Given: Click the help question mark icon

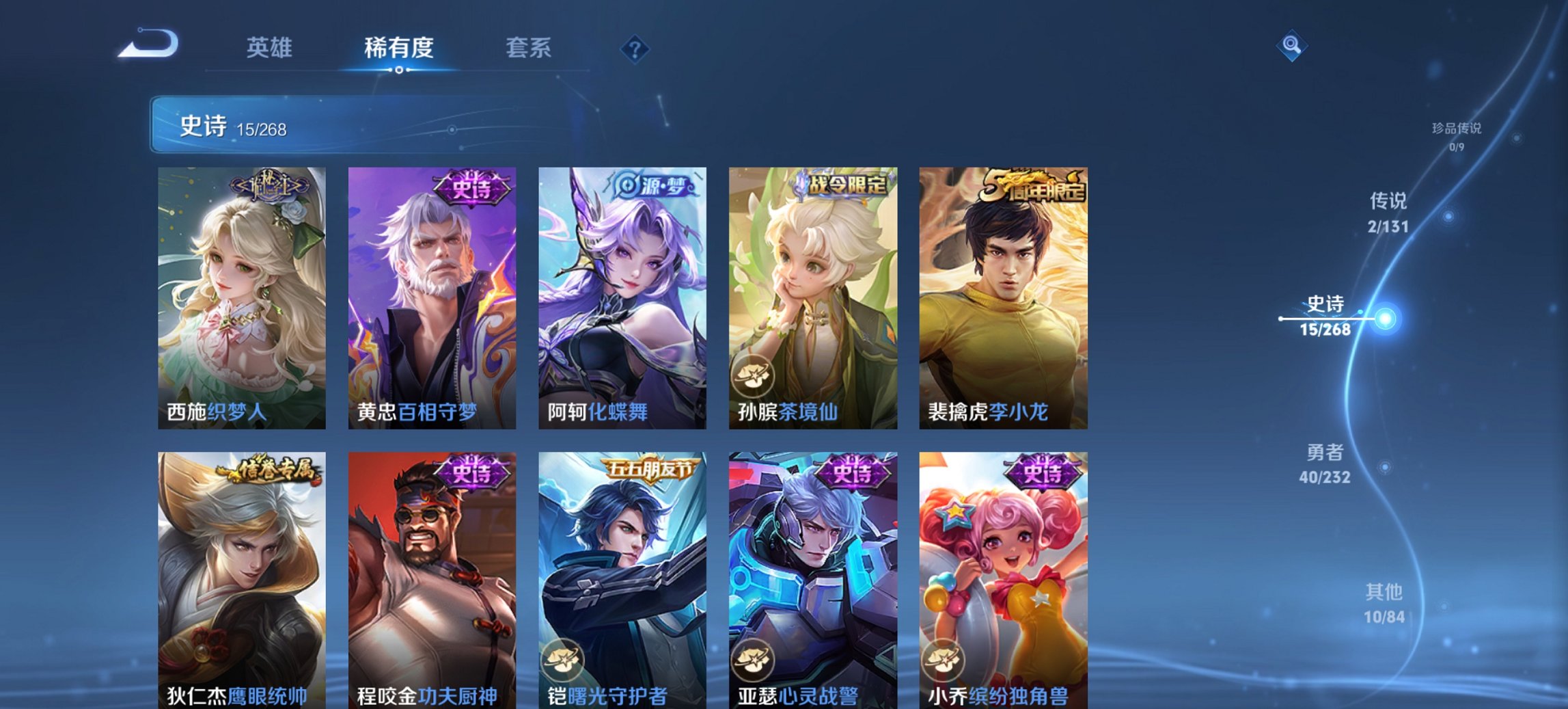Looking at the screenshot, I should tap(635, 49).
